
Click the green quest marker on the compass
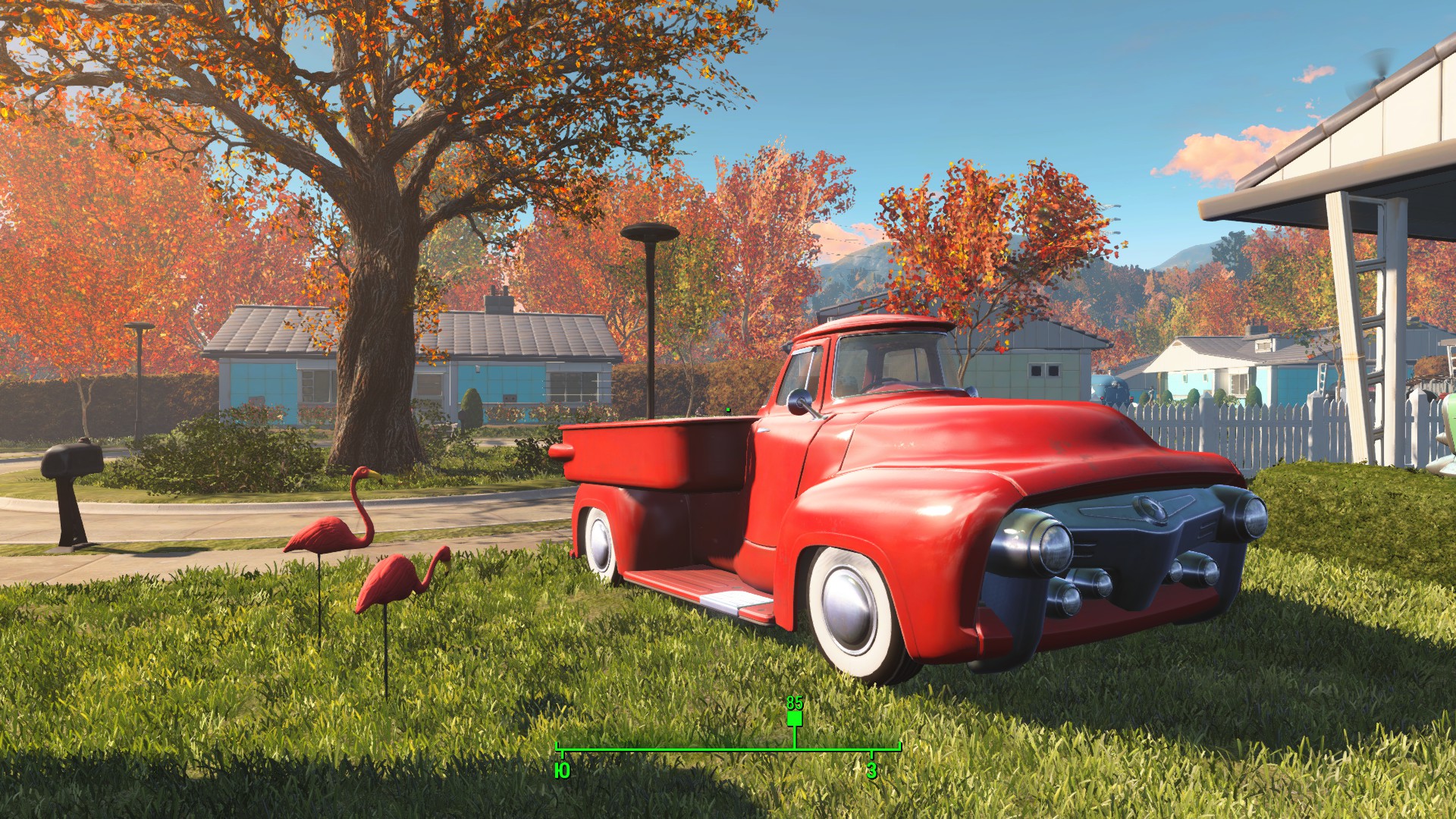tap(794, 718)
